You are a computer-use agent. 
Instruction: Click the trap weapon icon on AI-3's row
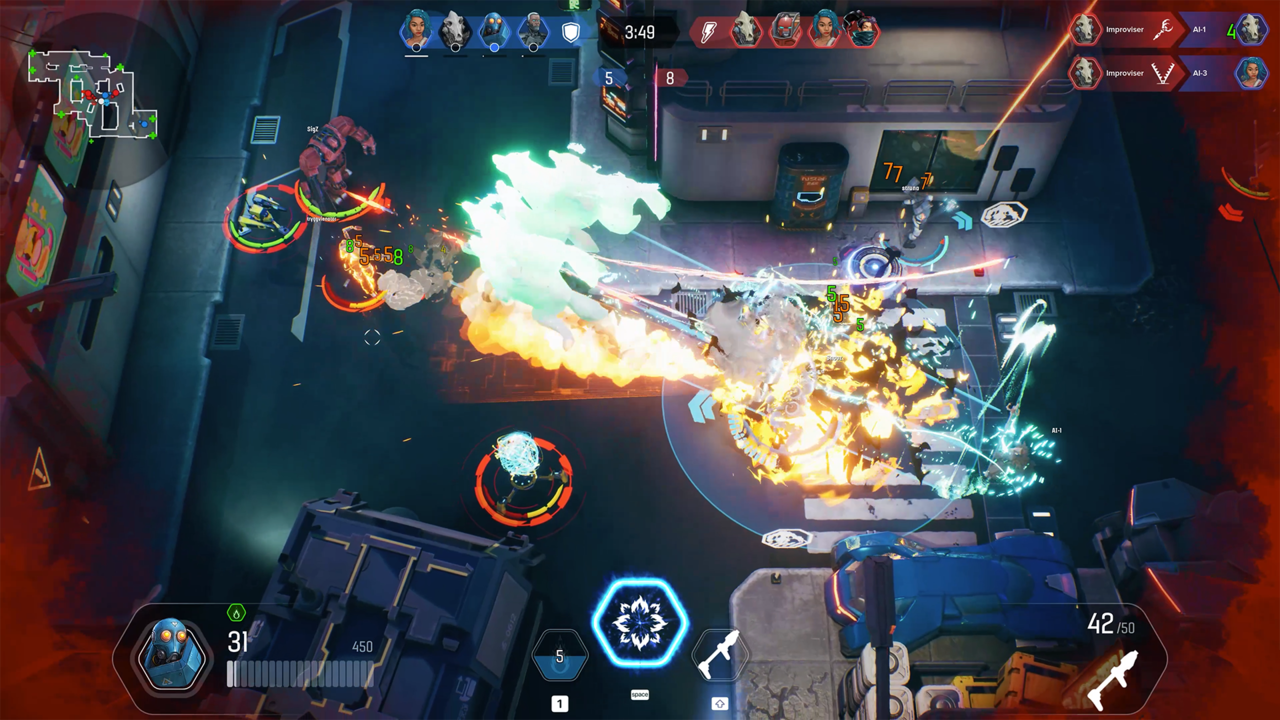[1165, 73]
